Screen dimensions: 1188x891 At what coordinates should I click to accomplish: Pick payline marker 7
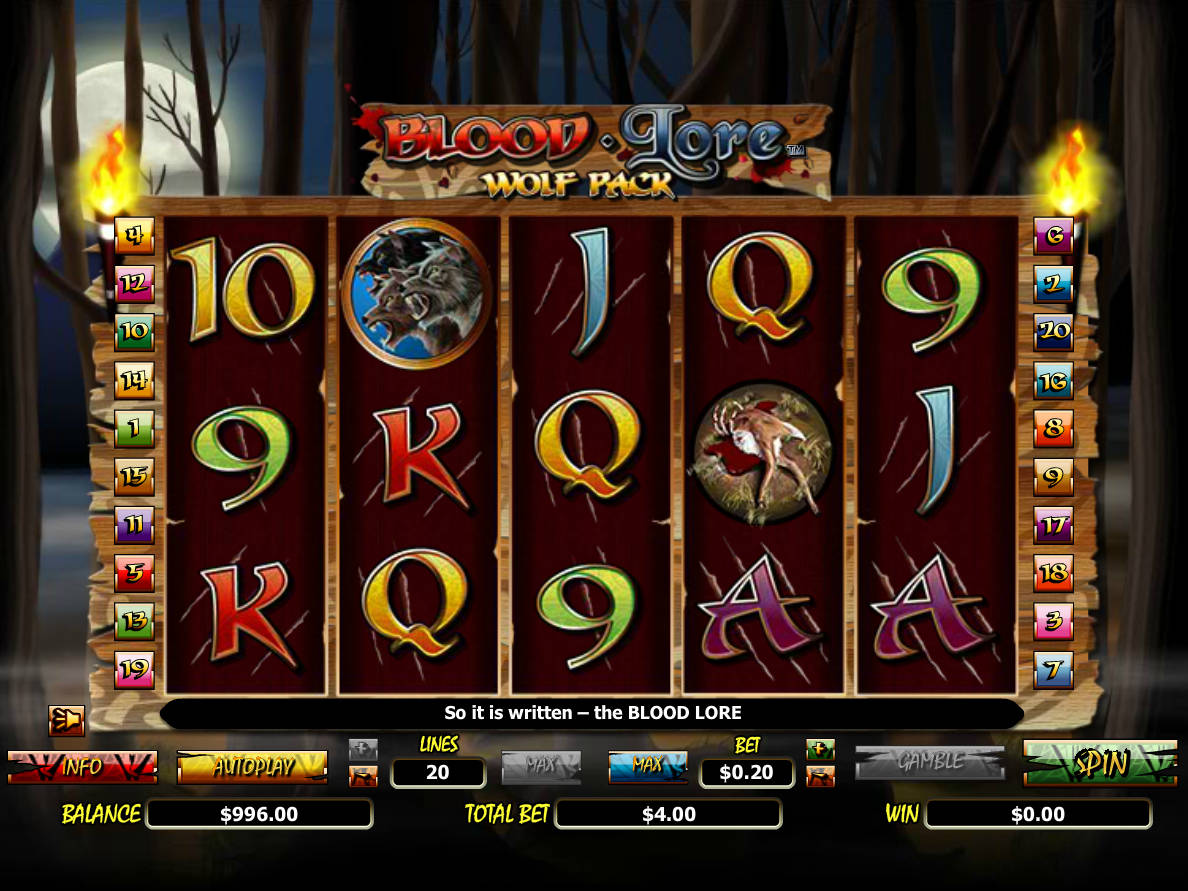pyautogui.click(x=1053, y=669)
